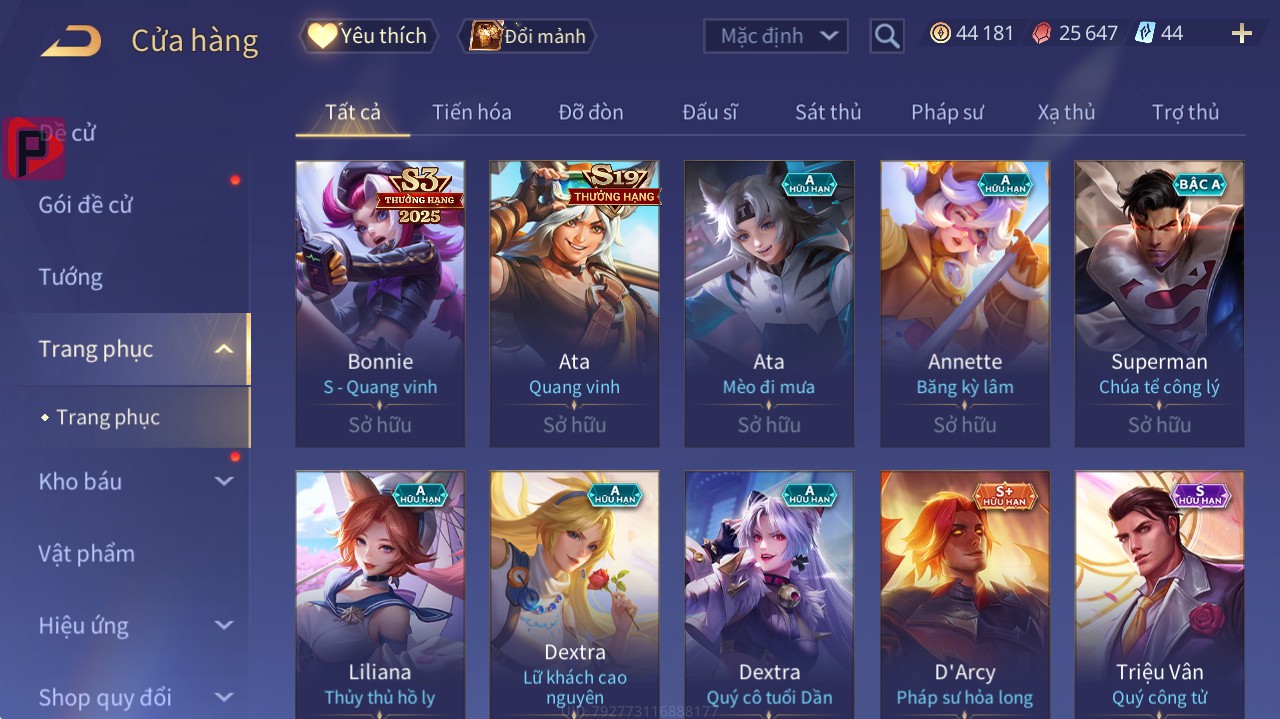Show the Đỡ đòn tank category

(590, 112)
